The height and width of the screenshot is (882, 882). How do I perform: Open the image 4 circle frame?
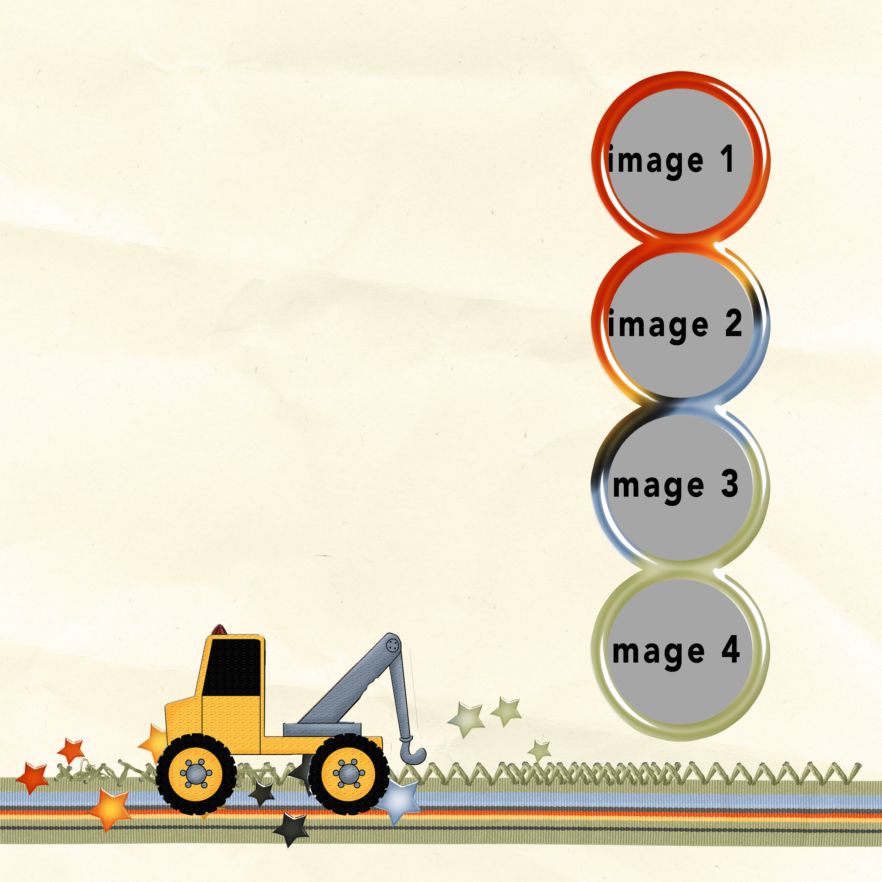(679, 651)
